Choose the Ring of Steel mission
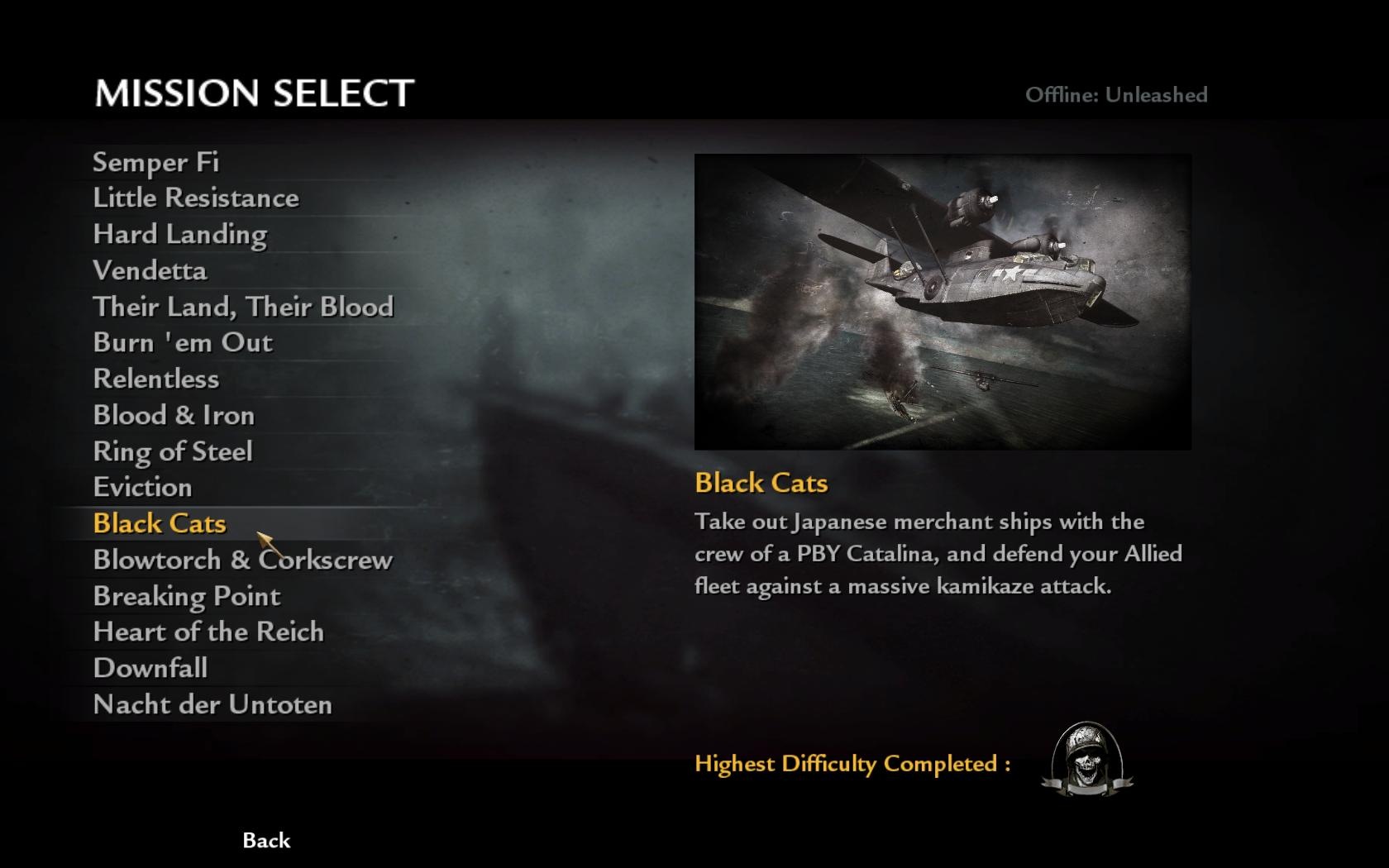Screen dimensions: 1389x868 click(x=172, y=451)
